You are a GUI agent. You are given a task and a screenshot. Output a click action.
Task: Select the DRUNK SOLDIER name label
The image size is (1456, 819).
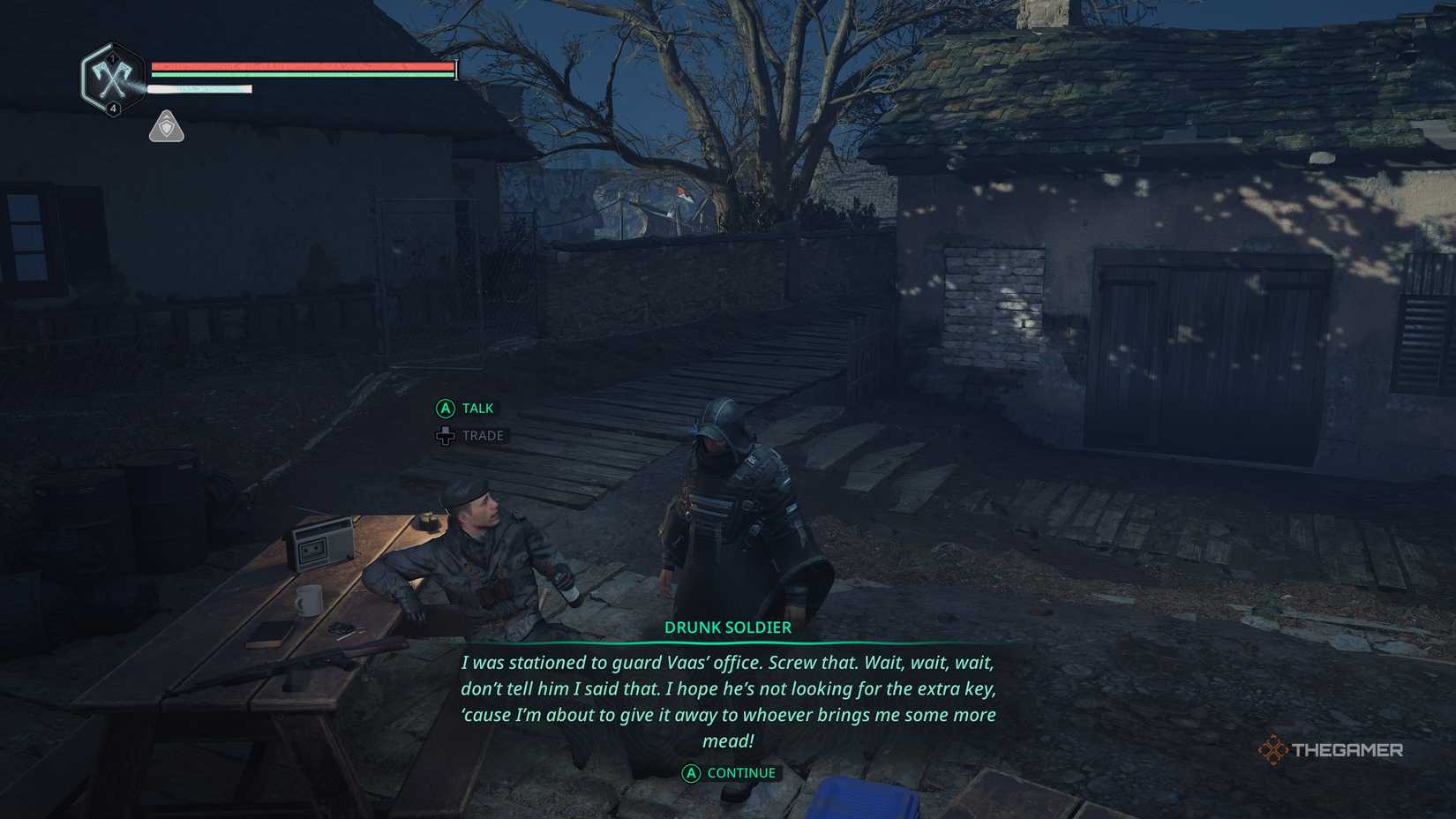pyautogui.click(x=727, y=627)
